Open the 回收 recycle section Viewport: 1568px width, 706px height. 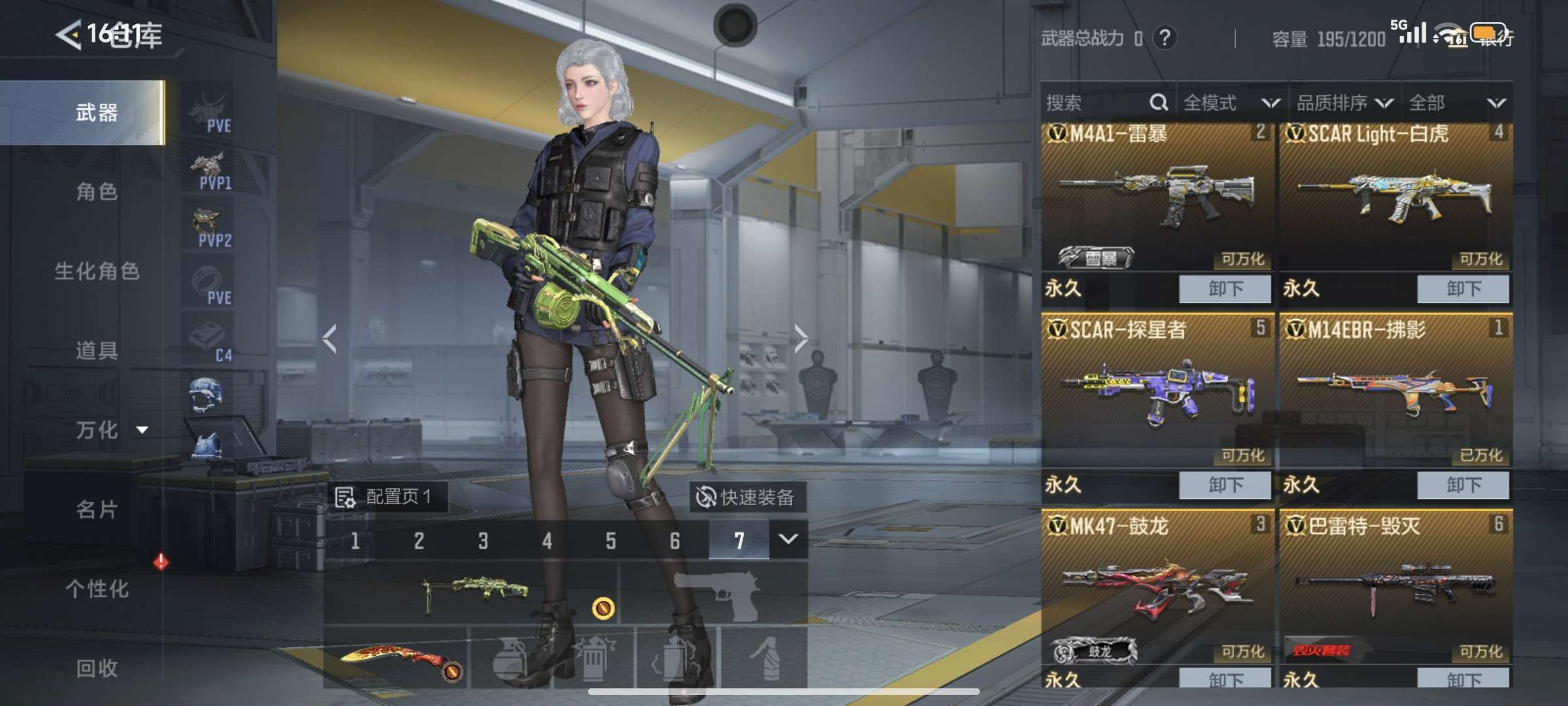point(96,667)
